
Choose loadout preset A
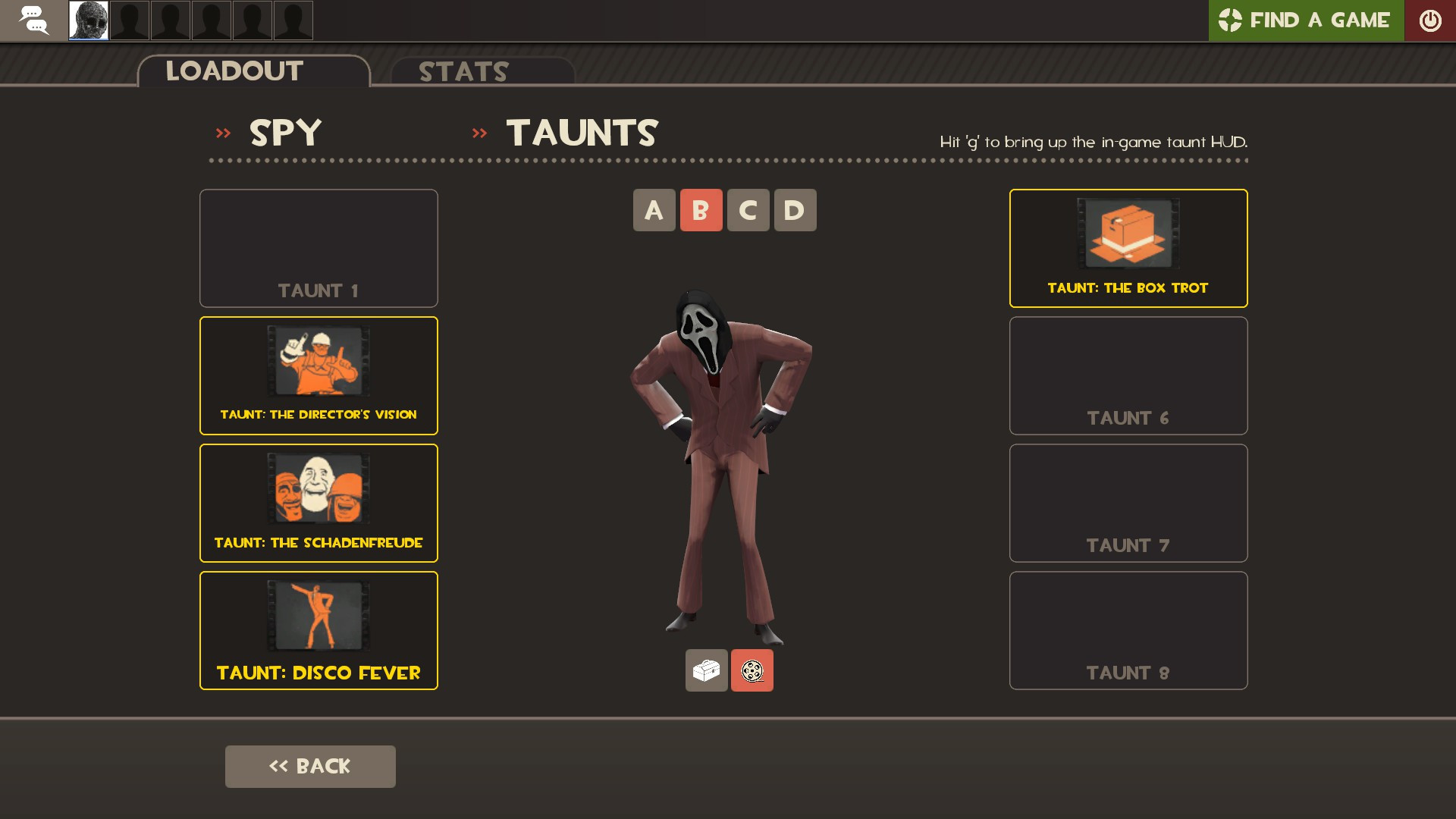[654, 210]
